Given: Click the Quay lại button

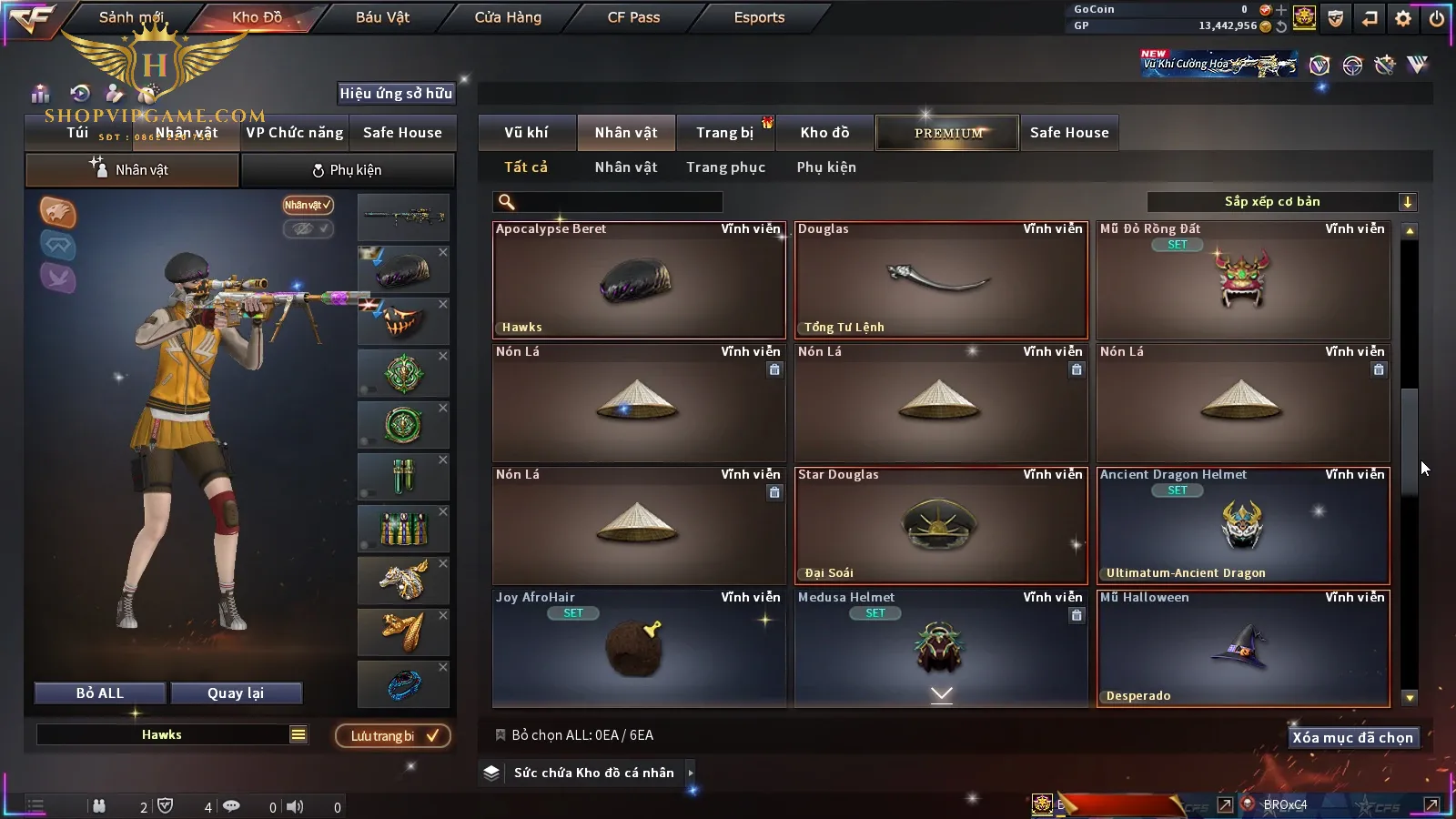Looking at the screenshot, I should coord(236,693).
